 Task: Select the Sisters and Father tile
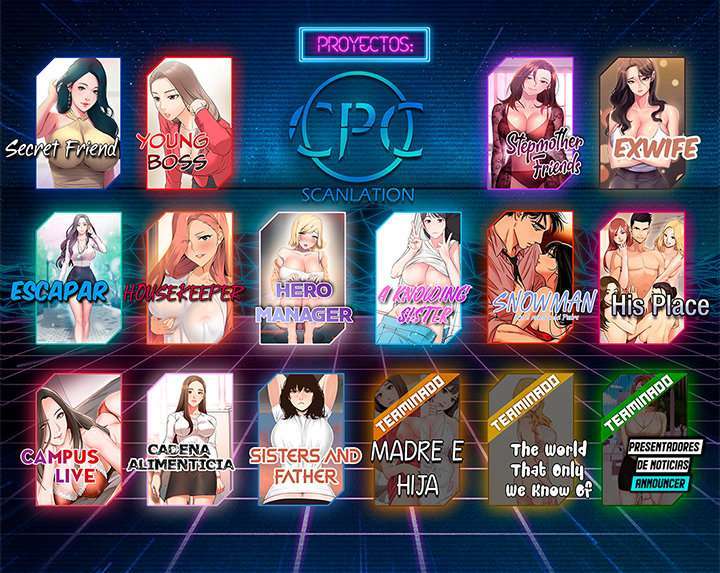point(304,440)
